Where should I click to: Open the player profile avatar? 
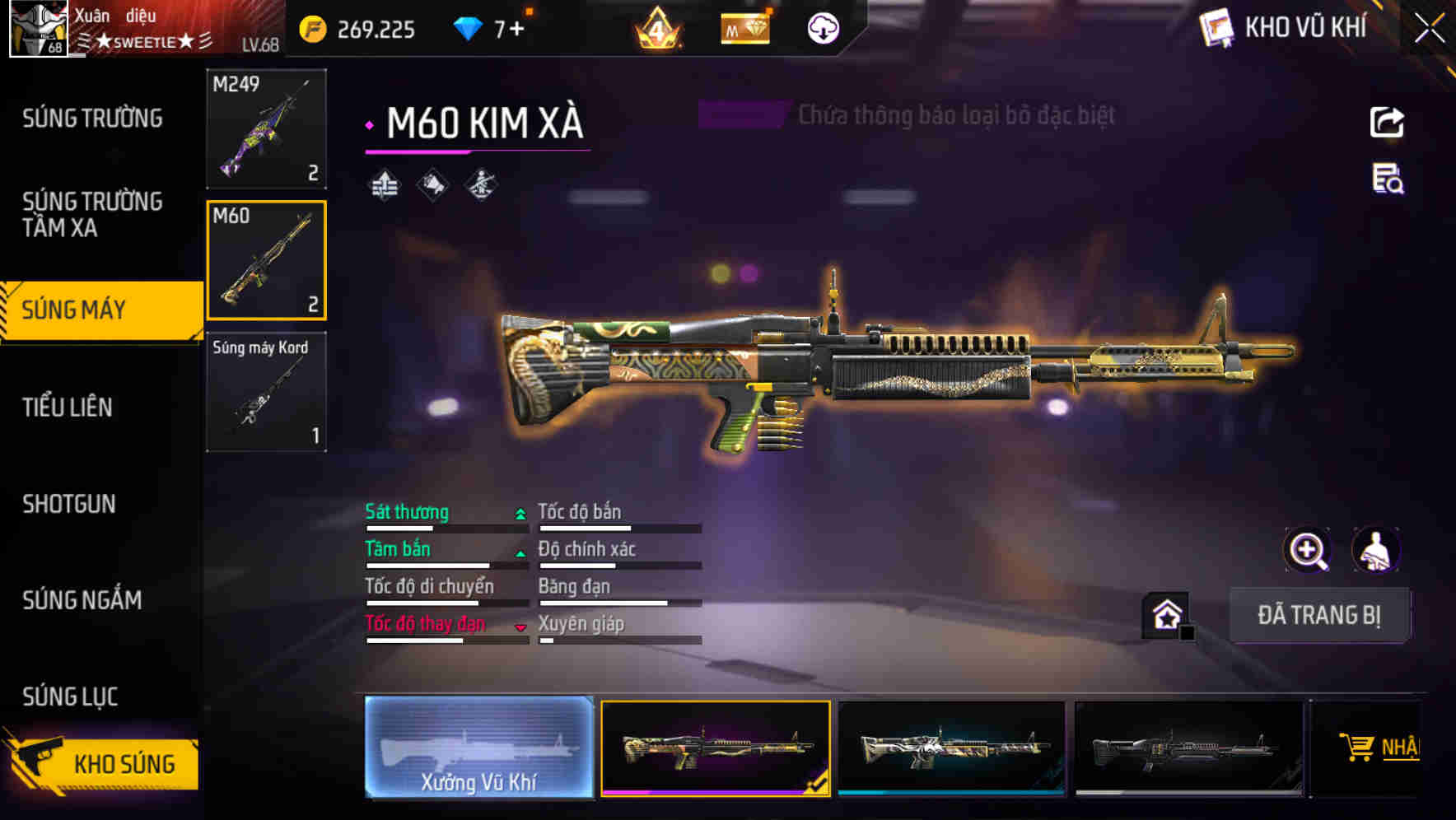38,29
